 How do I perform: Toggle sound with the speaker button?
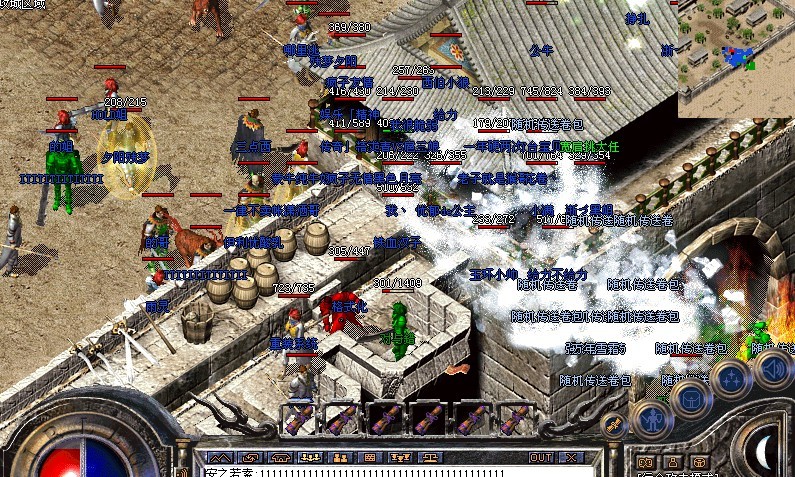pos(771,368)
